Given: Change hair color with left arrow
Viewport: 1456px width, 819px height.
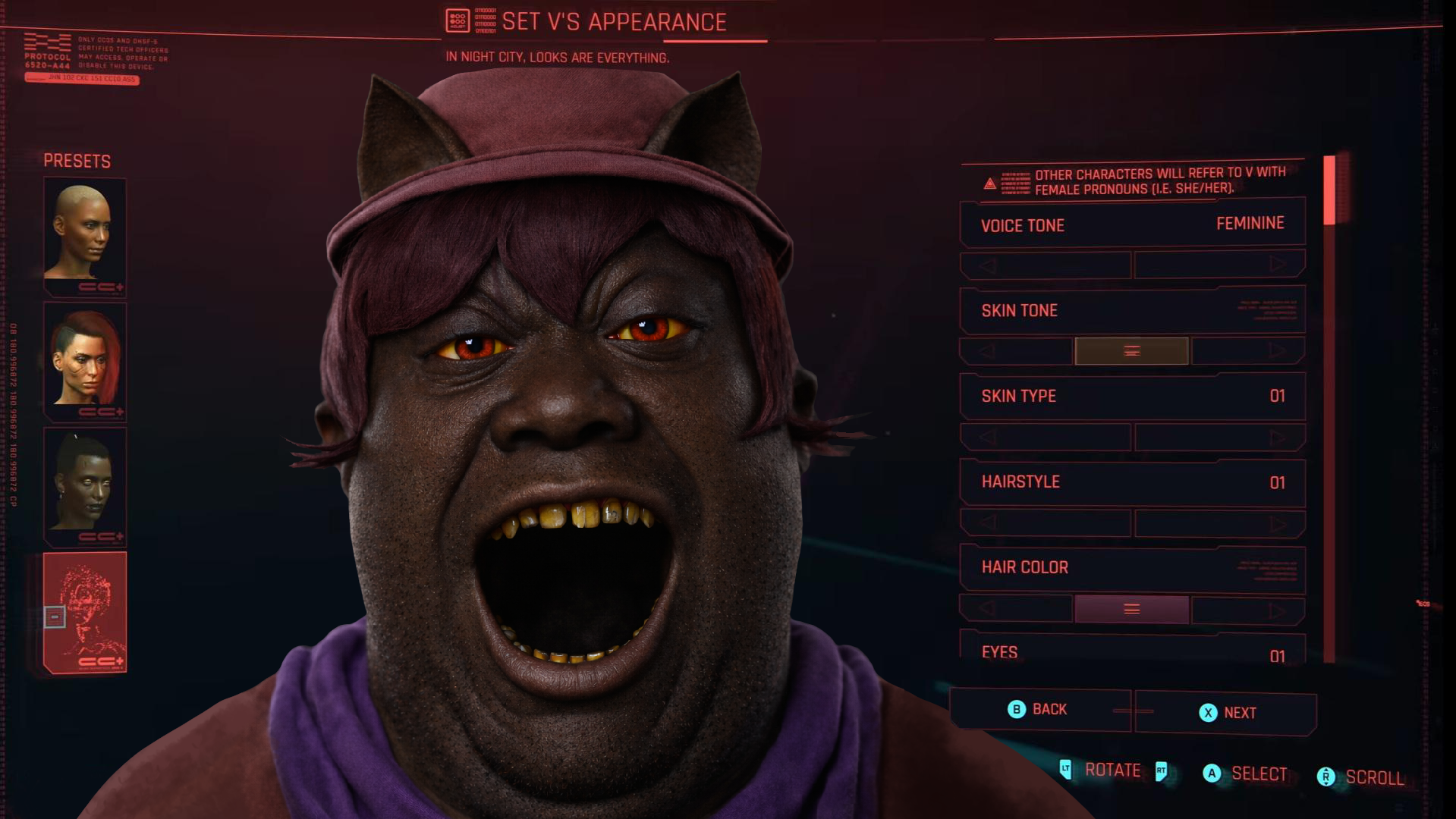Looking at the screenshot, I should pyautogui.click(x=987, y=609).
